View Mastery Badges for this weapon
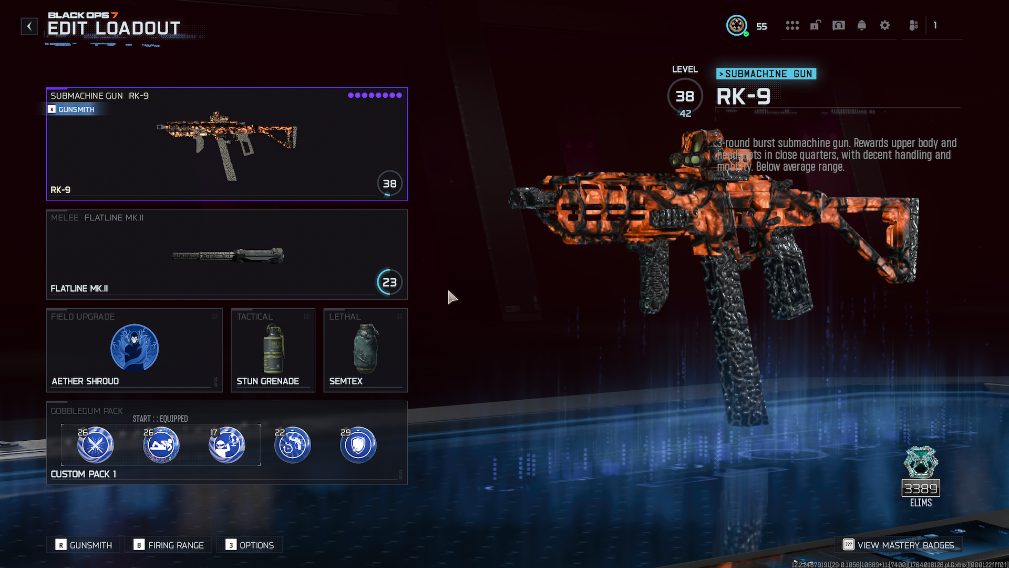 [898, 545]
